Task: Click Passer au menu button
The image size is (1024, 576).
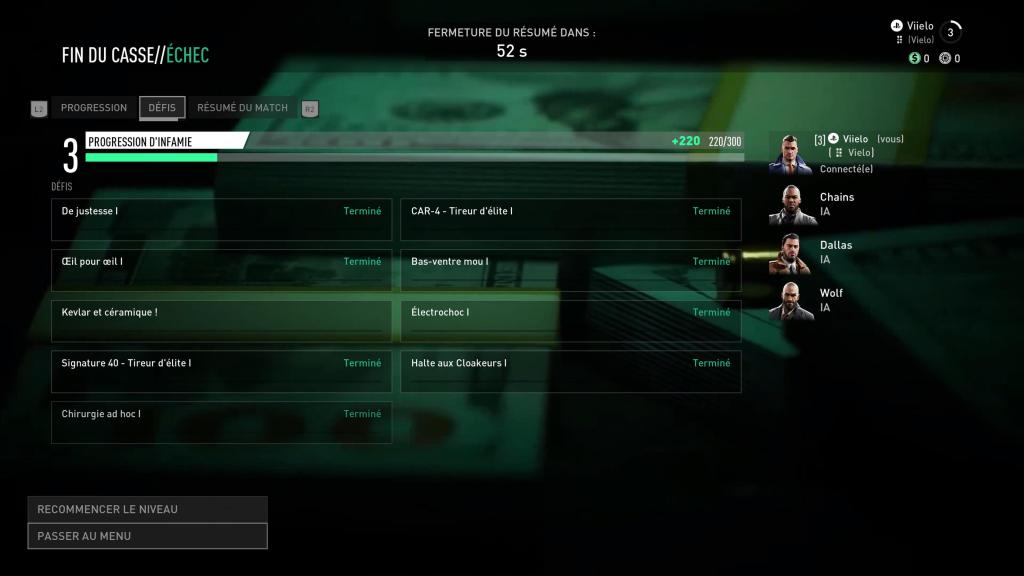Action: pos(147,536)
